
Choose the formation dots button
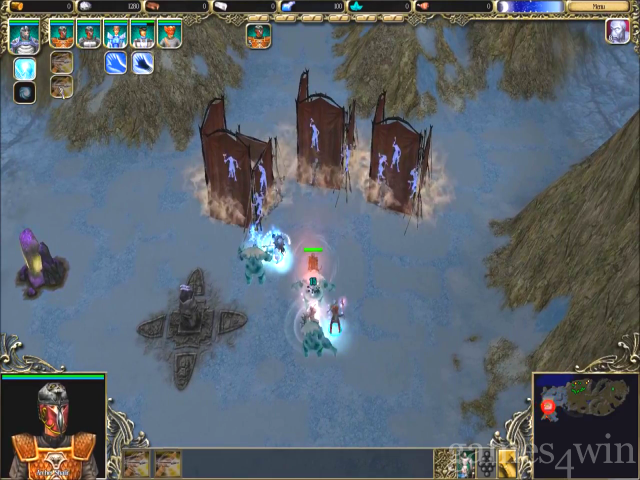pyautogui.click(x=486, y=461)
